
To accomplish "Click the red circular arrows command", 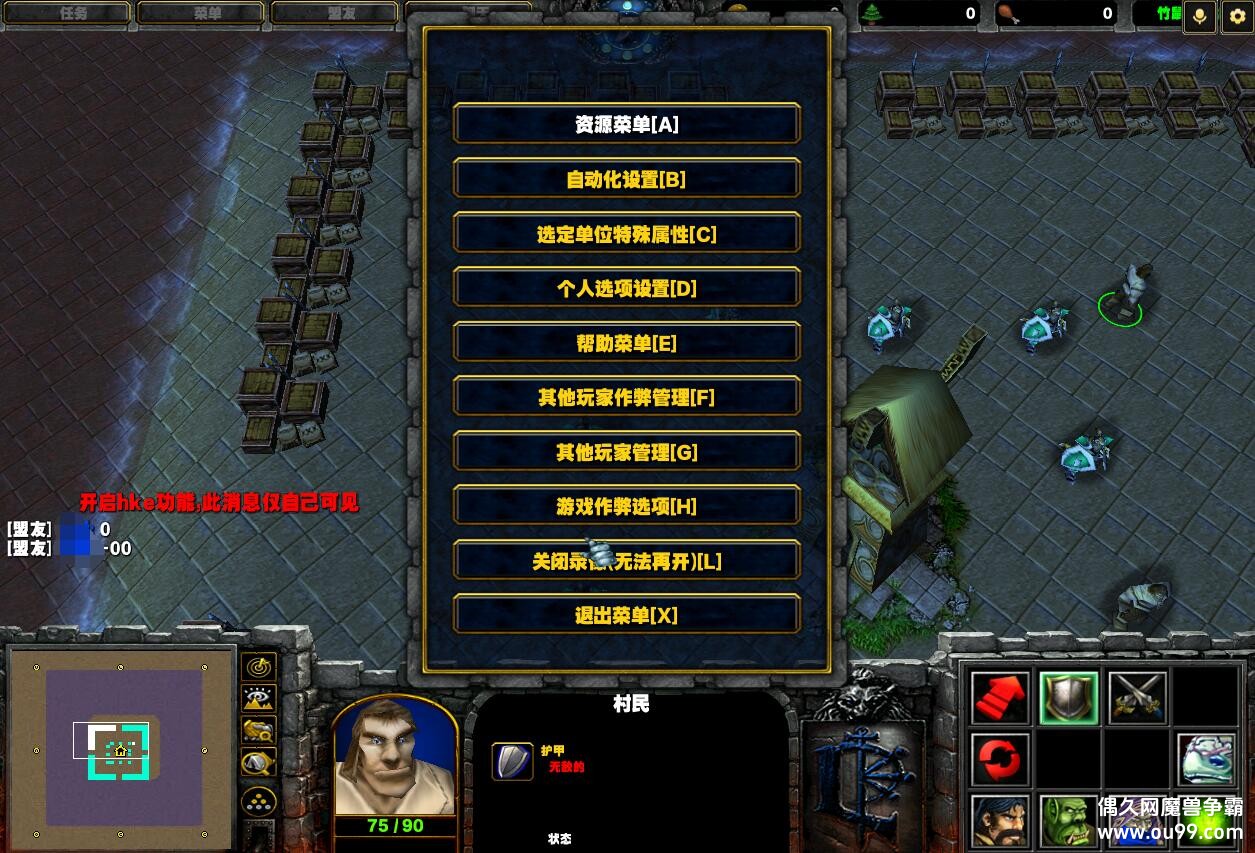I will [x=1000, y=760].
